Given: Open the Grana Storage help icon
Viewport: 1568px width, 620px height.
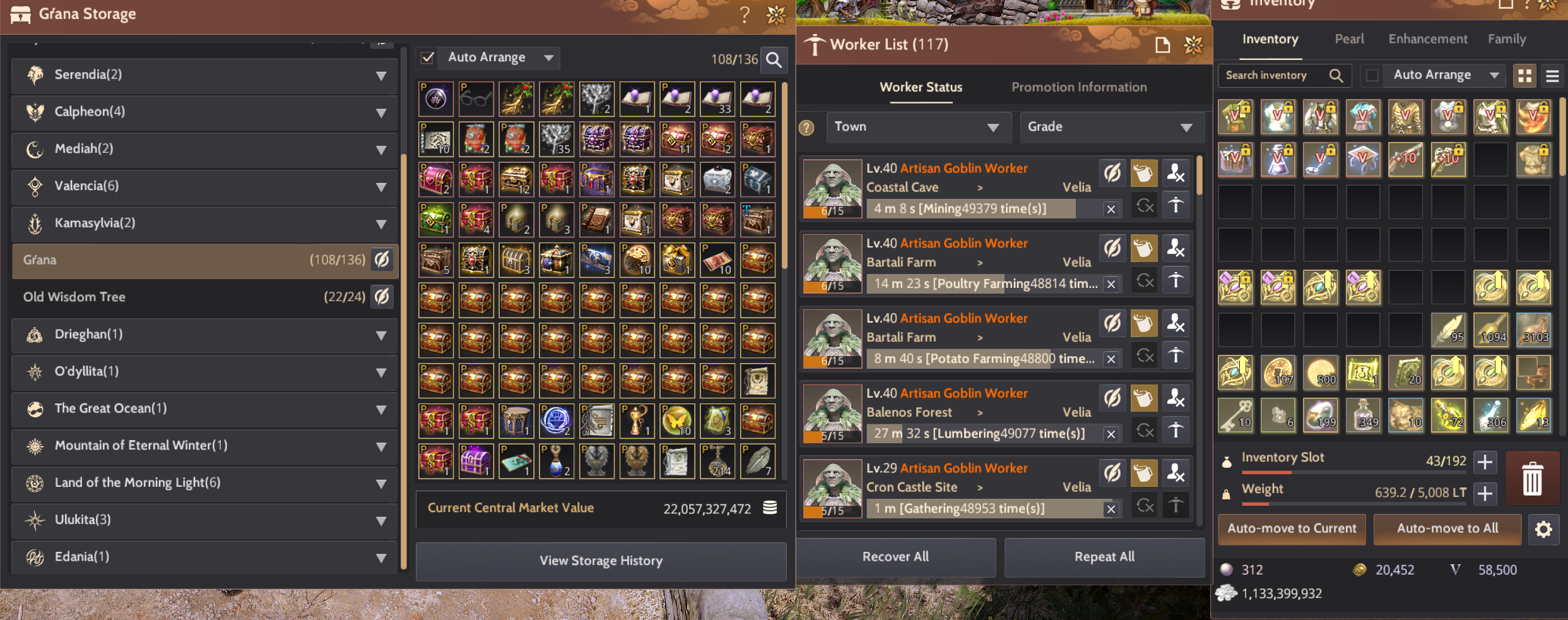Looking at the screenshot, I should pos(745,15).
